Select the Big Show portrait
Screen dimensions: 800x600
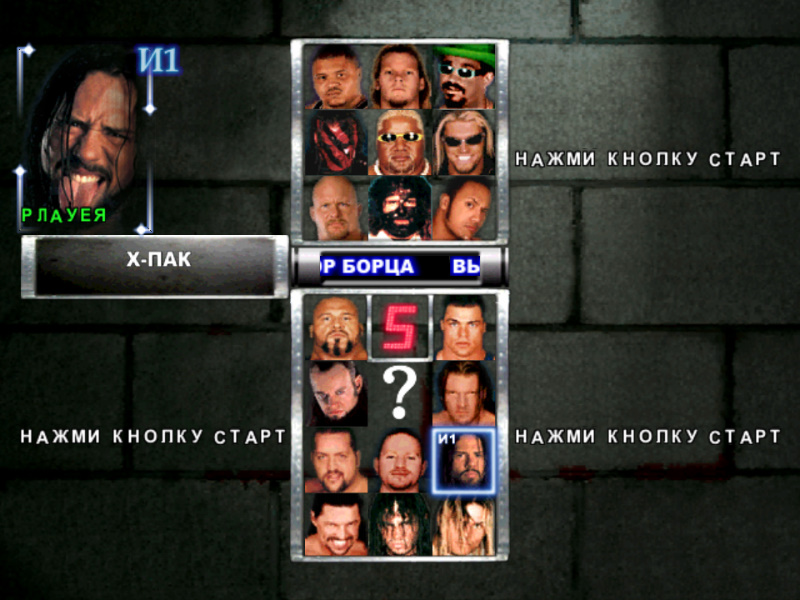click(338, 460)
